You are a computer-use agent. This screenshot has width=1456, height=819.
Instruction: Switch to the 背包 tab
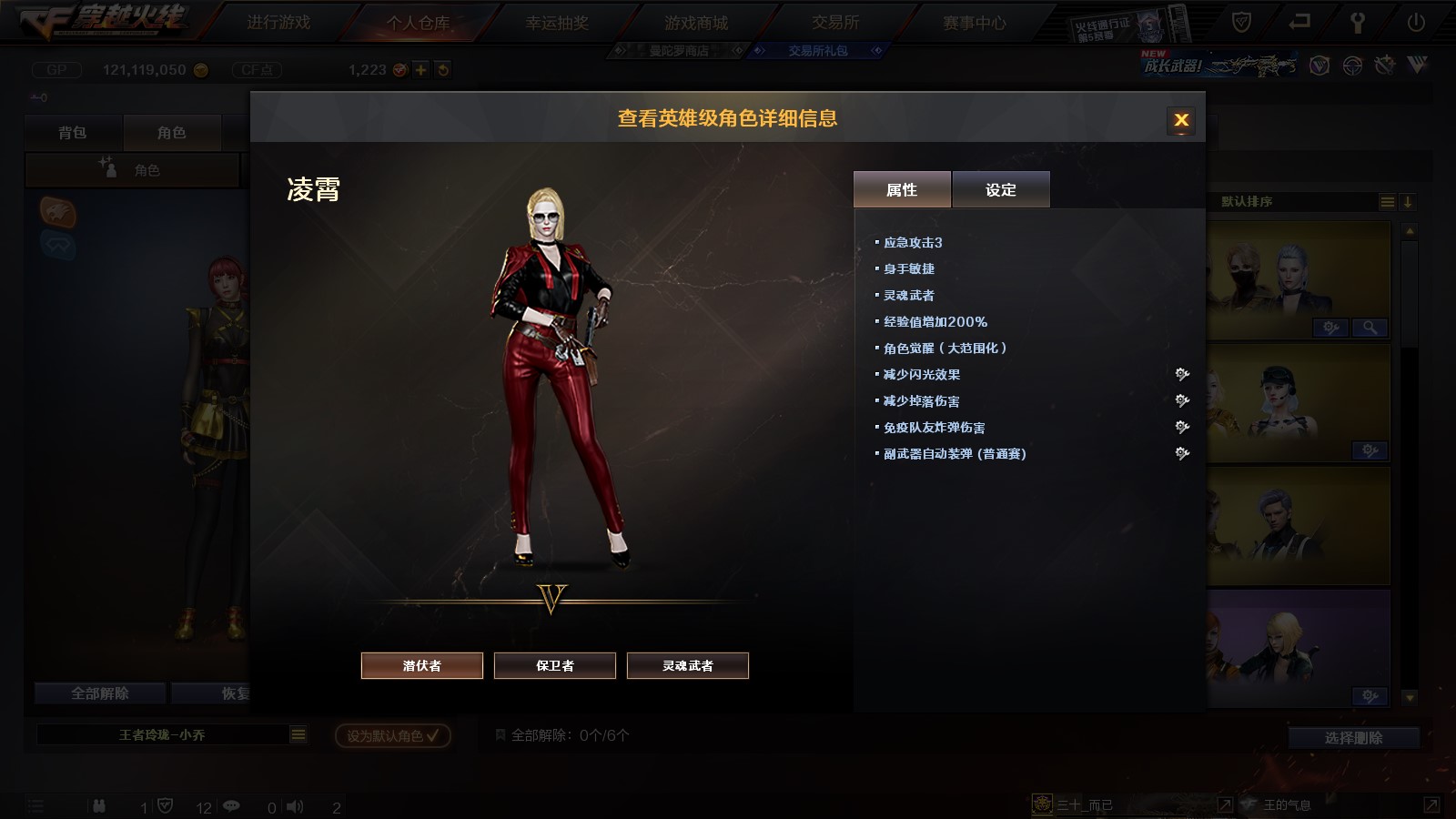[x=73, y=133]
